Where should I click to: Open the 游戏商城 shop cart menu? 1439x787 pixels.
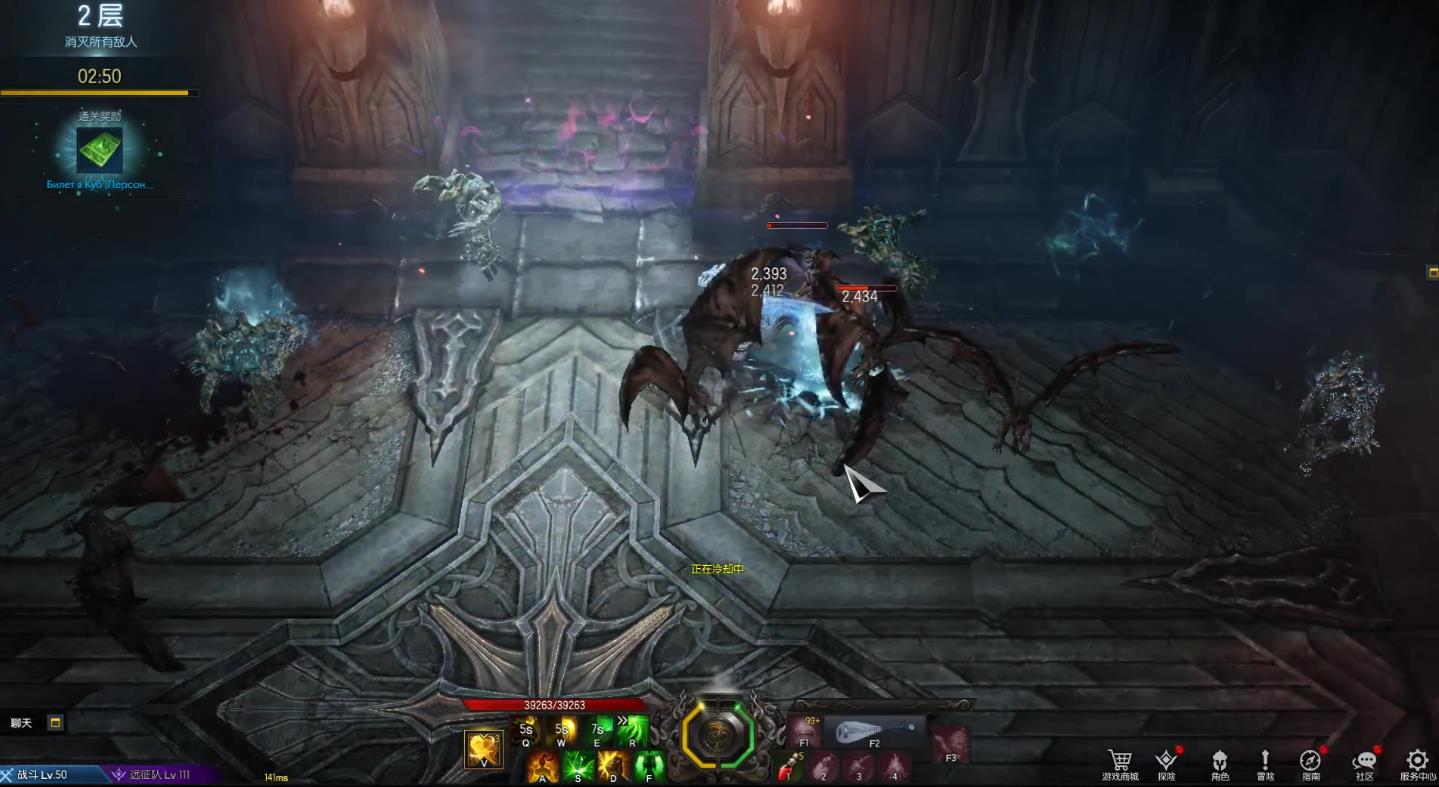pyautogui.click(x=1119, y=761)
